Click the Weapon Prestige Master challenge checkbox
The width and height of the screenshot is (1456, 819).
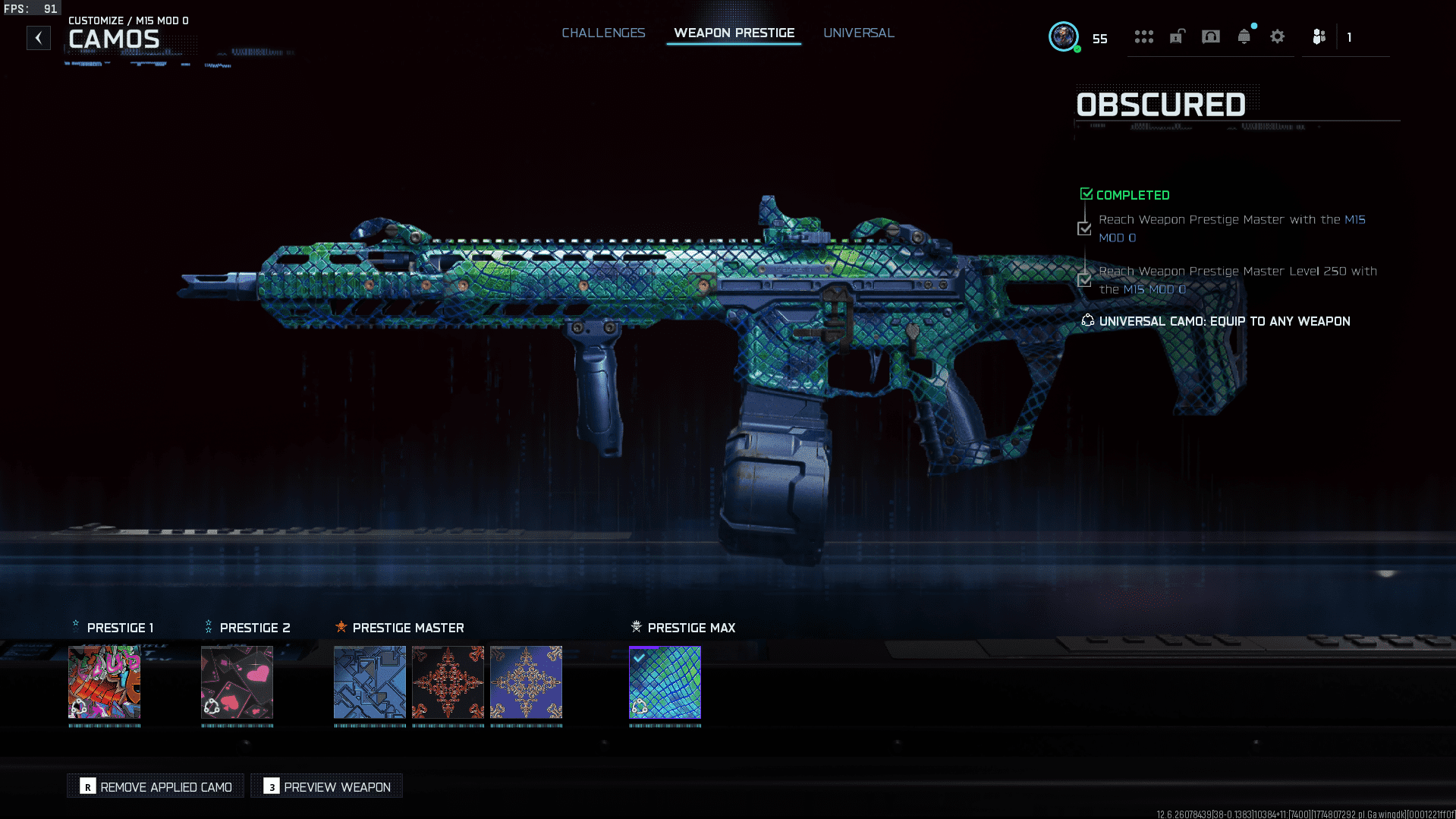tap(1084, 228)
